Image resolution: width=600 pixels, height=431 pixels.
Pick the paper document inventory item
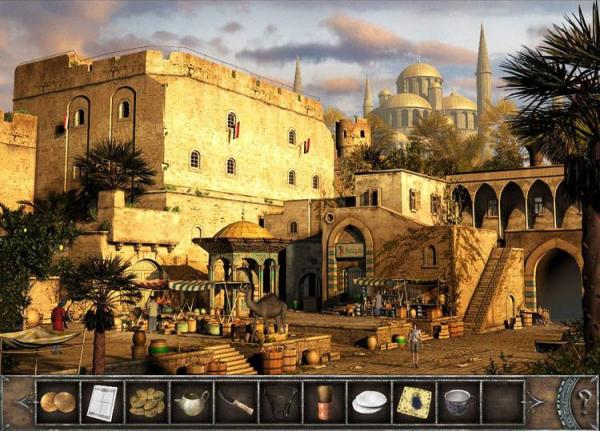[101, 402]
